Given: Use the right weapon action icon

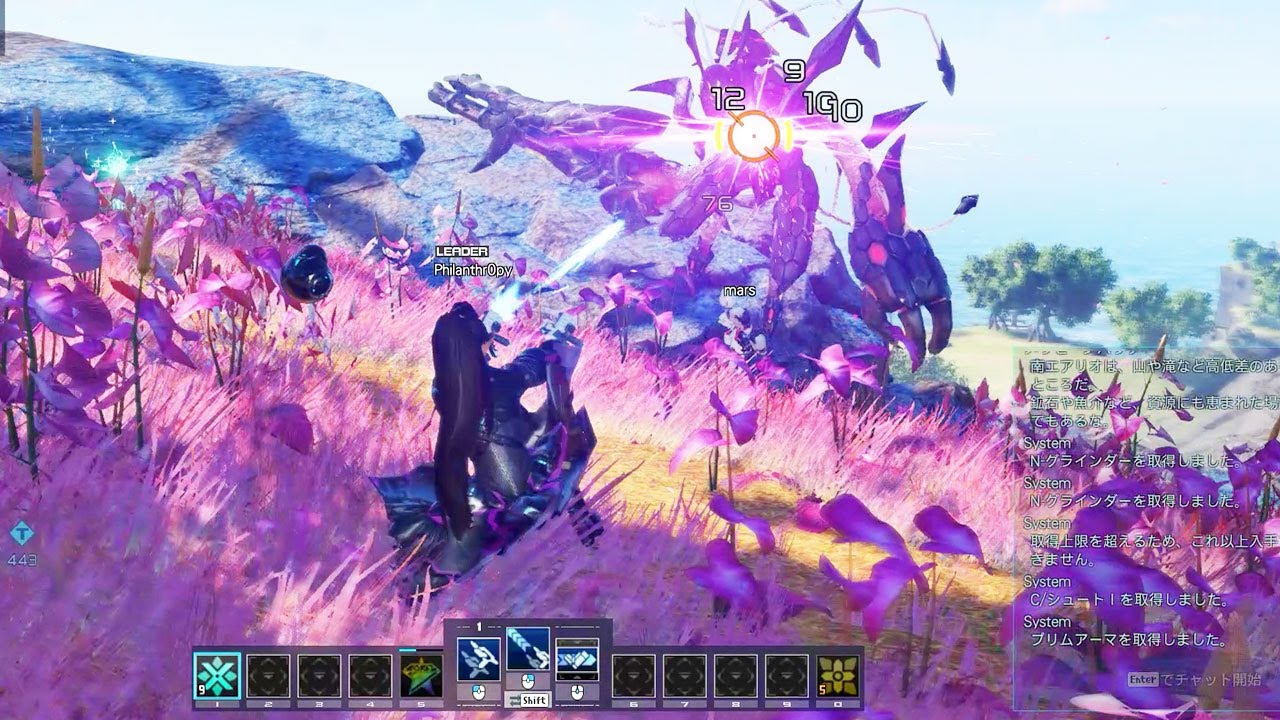Looking at the screenshot, I should tap(577, 658).
